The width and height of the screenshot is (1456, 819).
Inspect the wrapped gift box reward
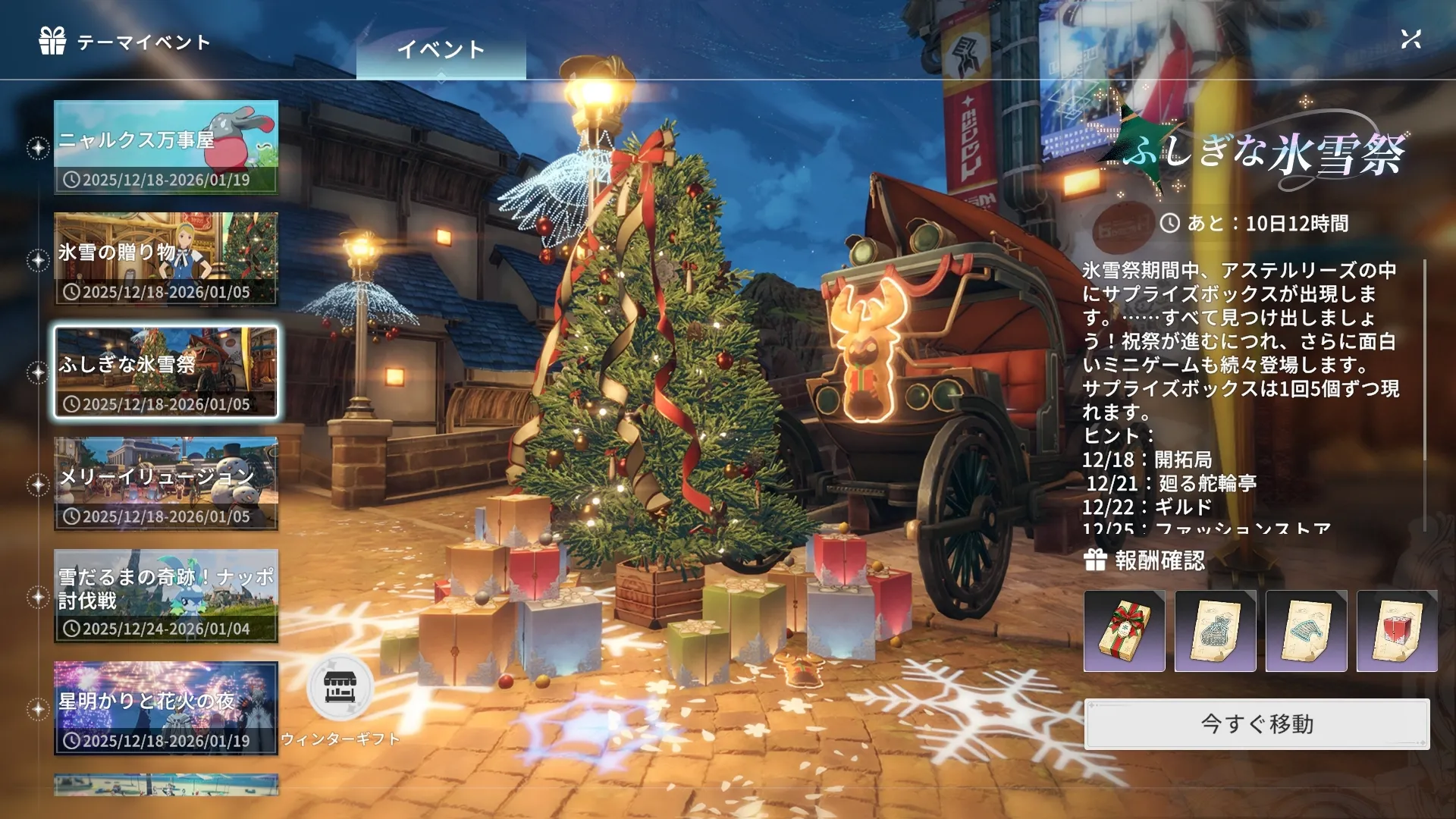[1124, 631]
